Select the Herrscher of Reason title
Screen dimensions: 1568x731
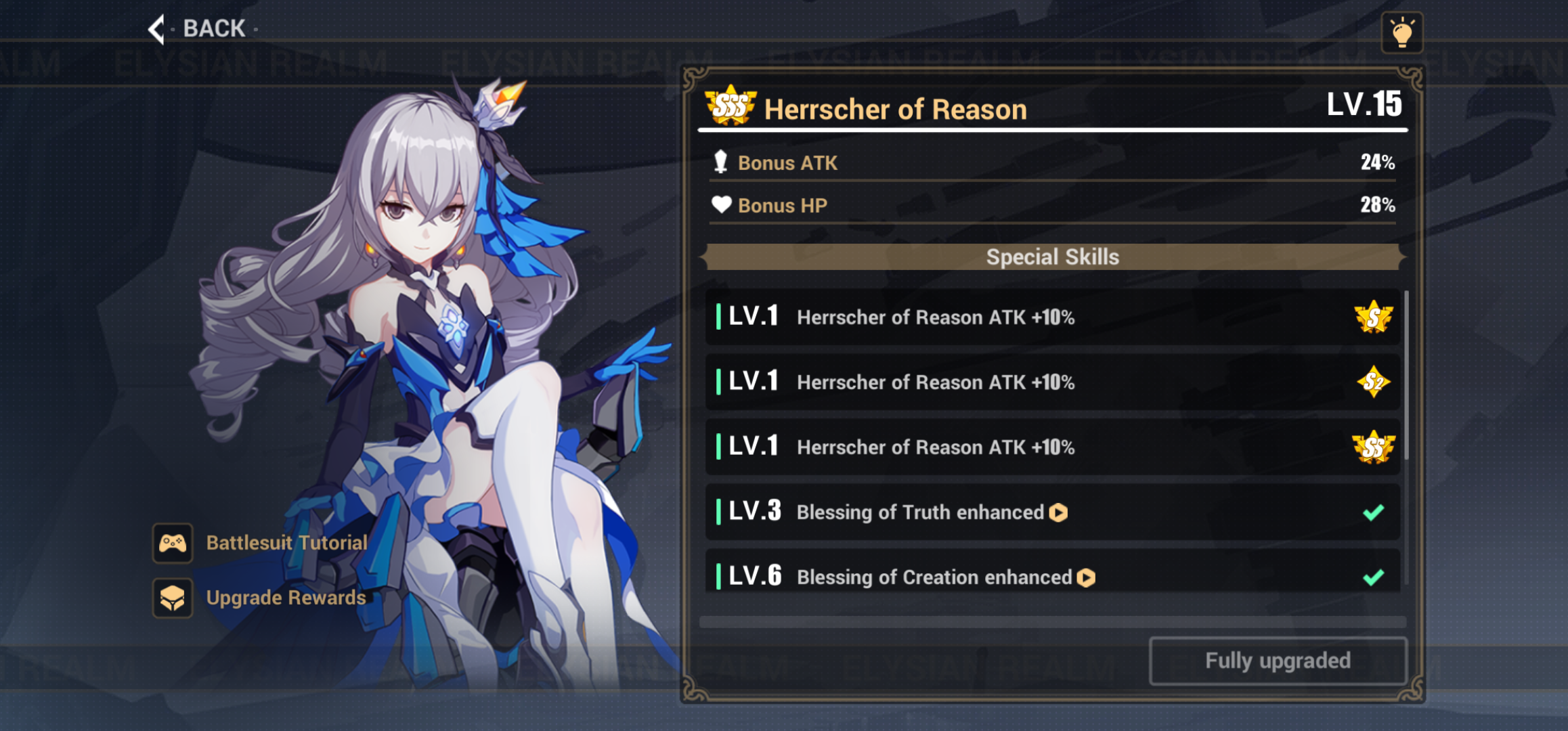click(x=895, y=108)
